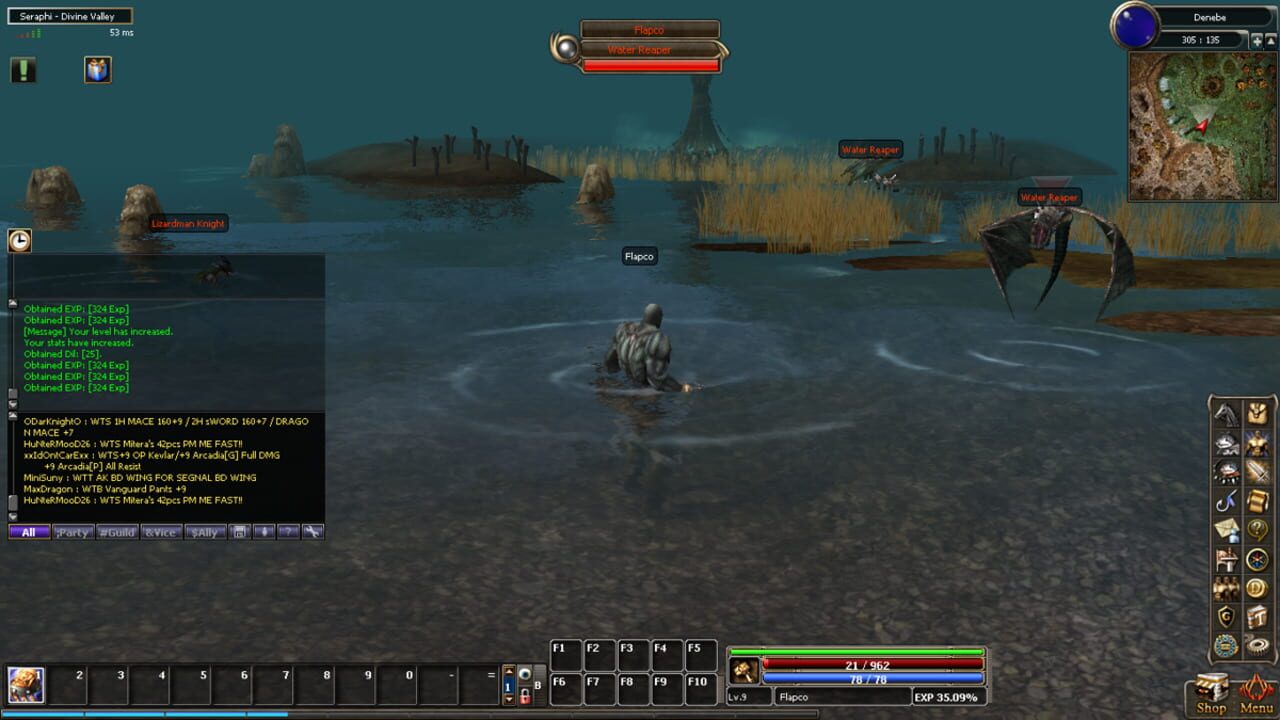The height and width of the screenshot is (720, 1280).
Task: Click the clock icon above the chat window
Action: (19, 240)
